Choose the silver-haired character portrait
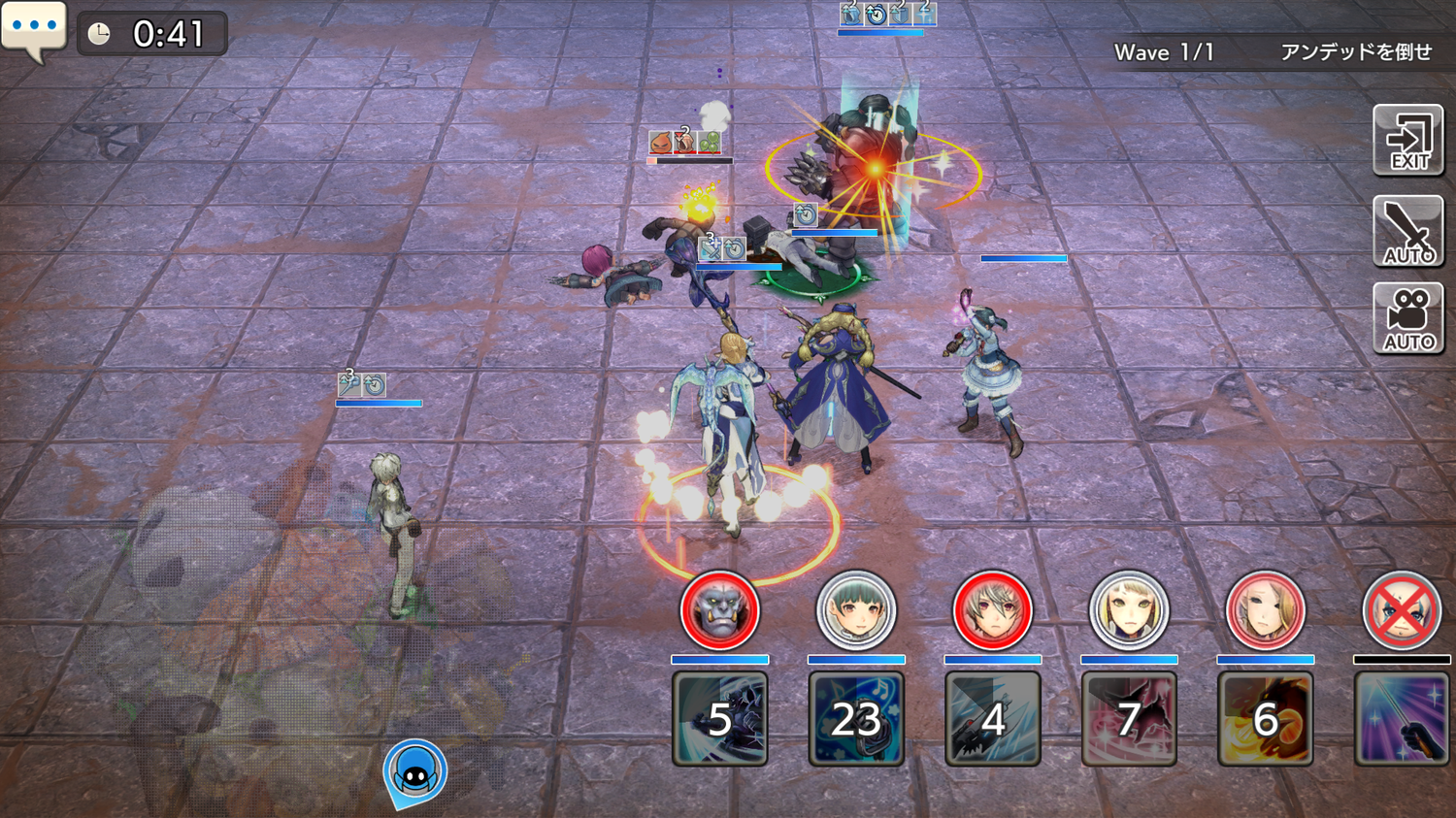The image size is (1456, 818). 992,610
